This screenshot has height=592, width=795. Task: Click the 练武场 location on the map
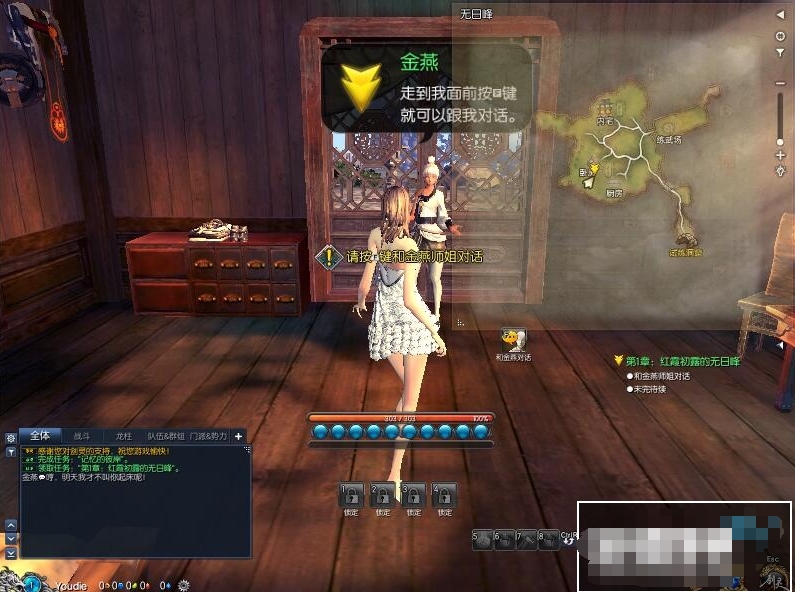point(667,140)
